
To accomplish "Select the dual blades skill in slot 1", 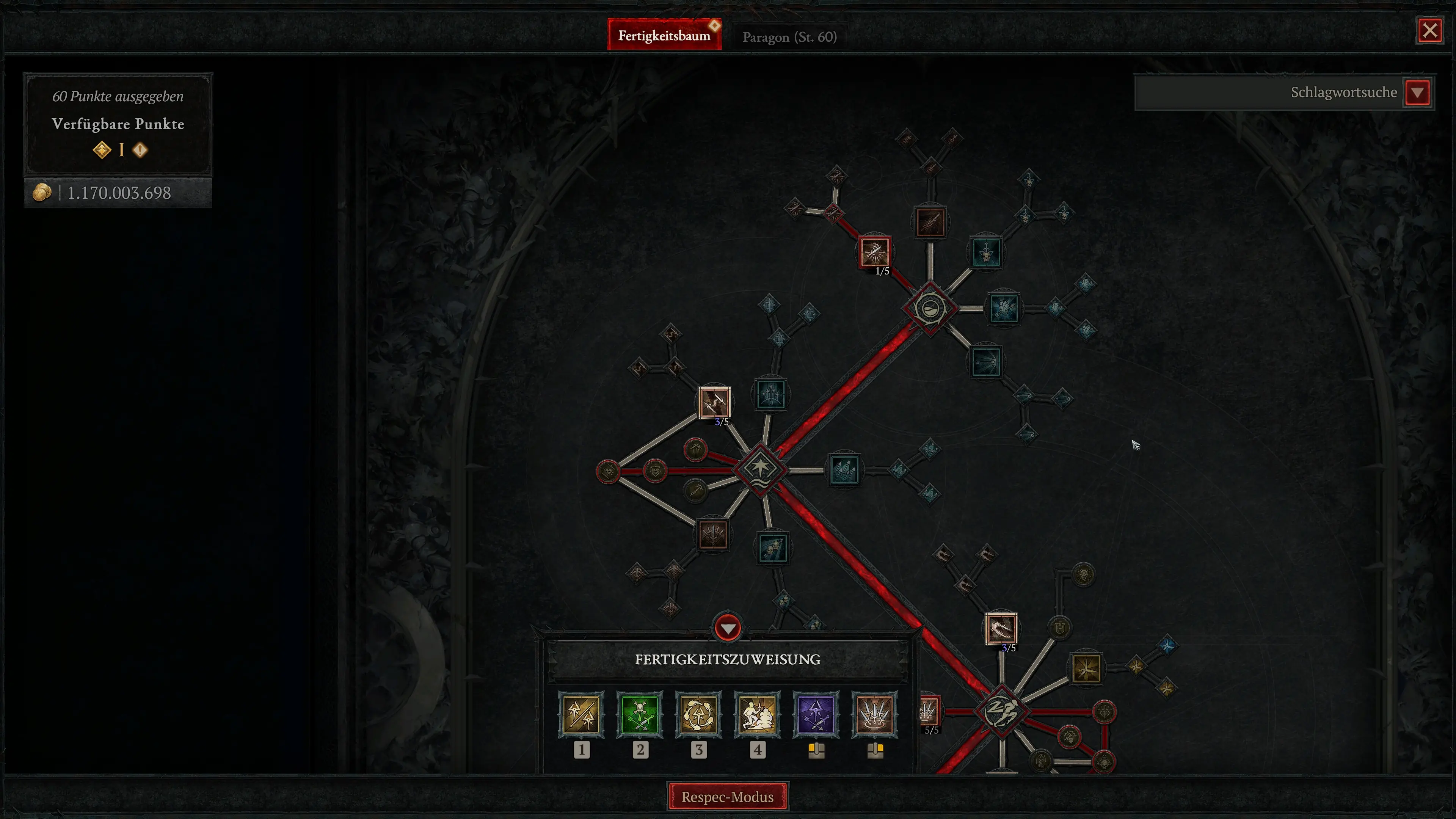I will click(x=582, y=714).
